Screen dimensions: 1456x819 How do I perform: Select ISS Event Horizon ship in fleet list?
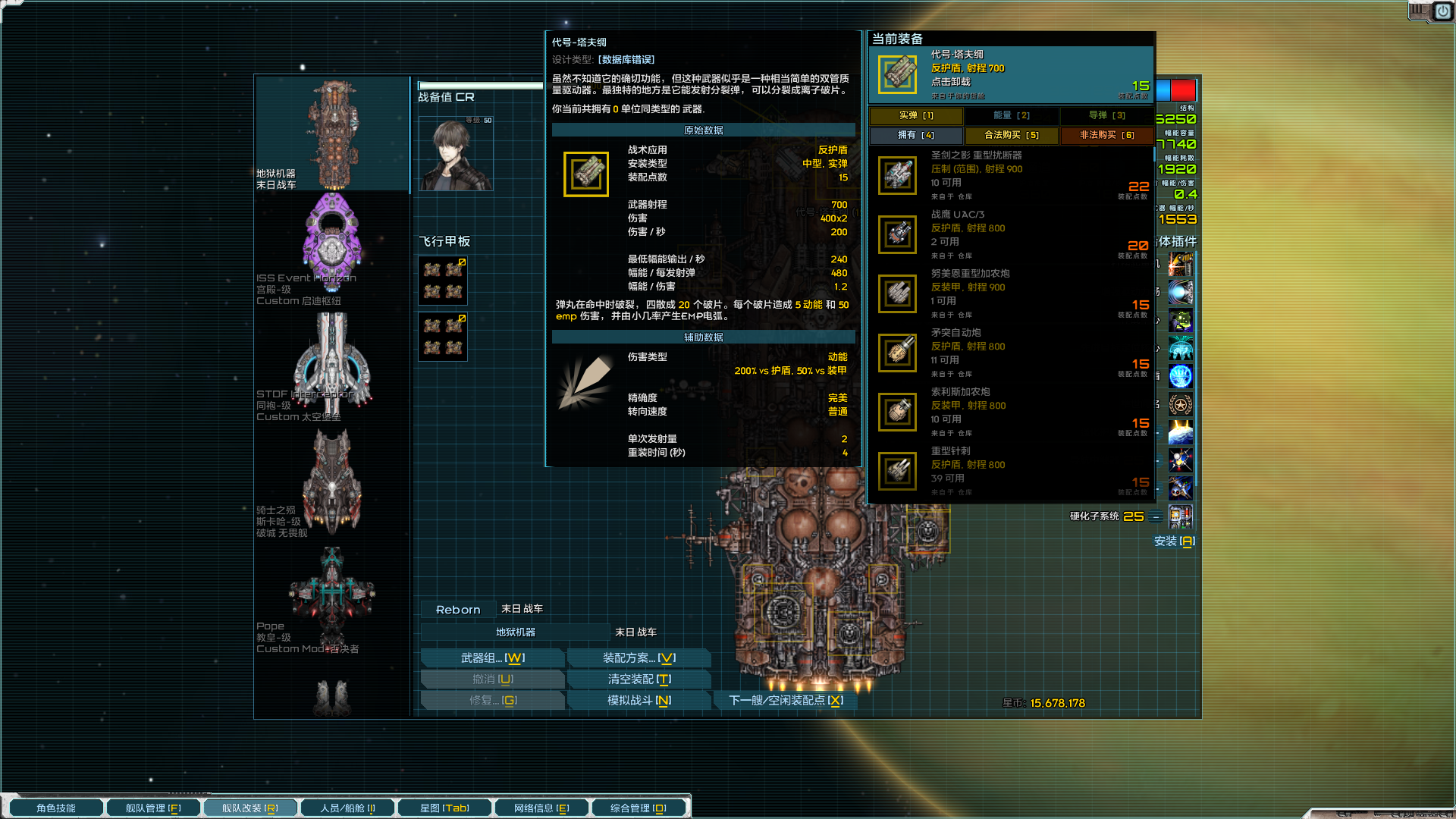click(331, 248)
